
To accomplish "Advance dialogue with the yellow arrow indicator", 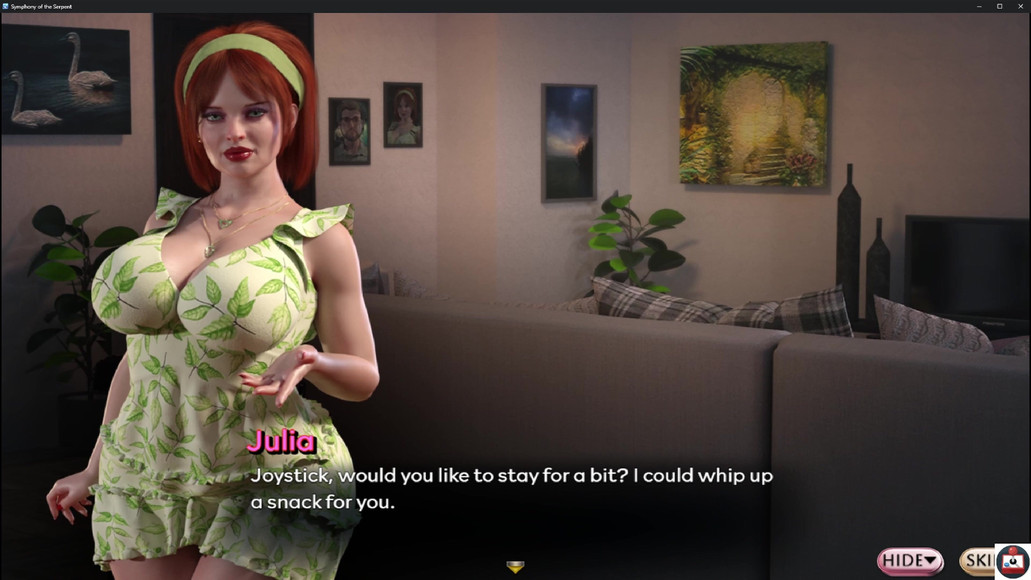I will 515,567.
